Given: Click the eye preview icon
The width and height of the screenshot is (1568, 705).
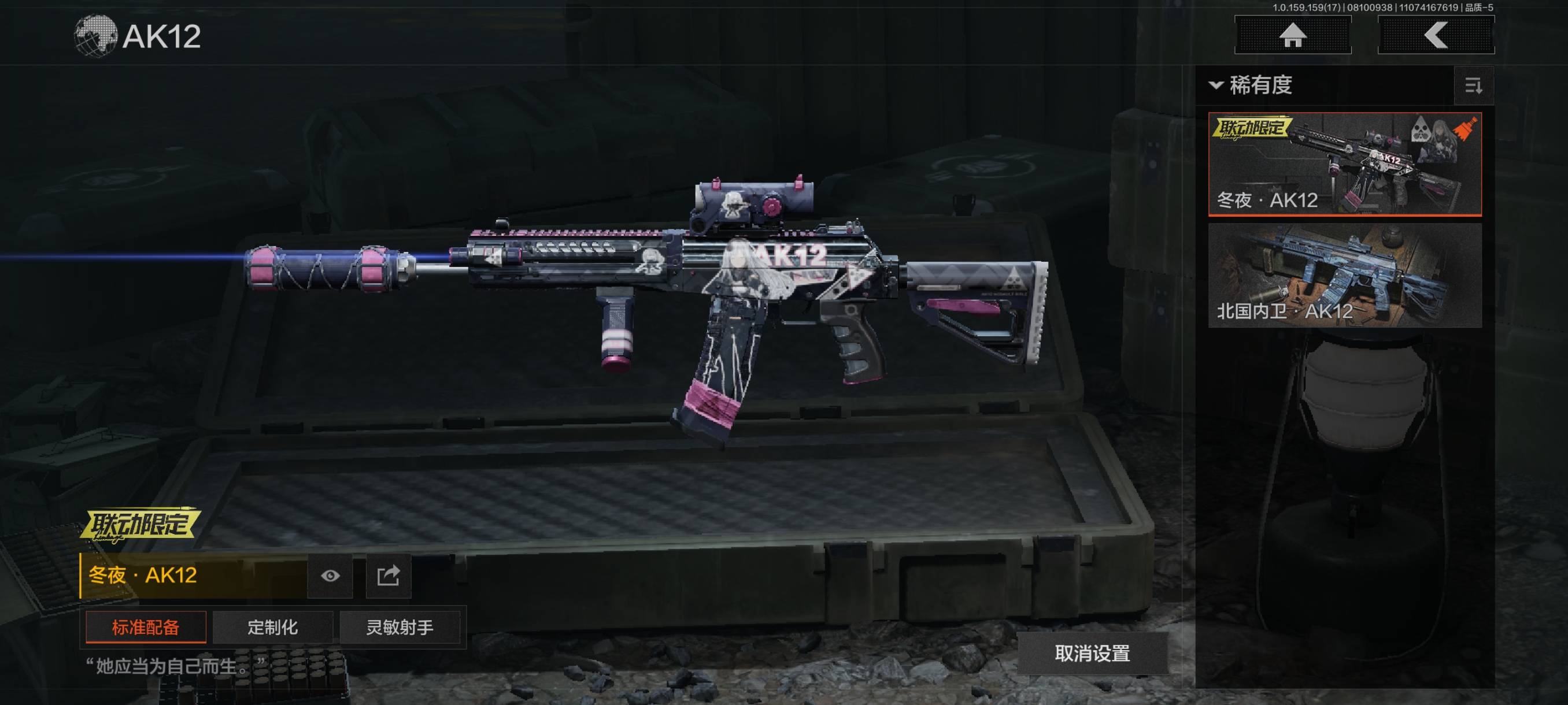Looking at the screenshot, I should [x=330, y=576].
